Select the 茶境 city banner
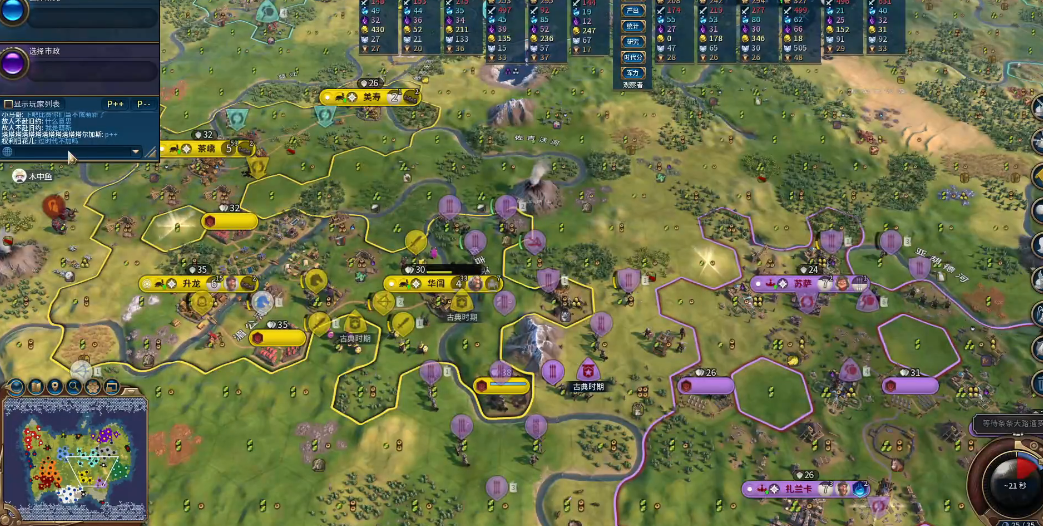Image resolution: width=1043 pixels, height=526 pixels. point(207,149)
